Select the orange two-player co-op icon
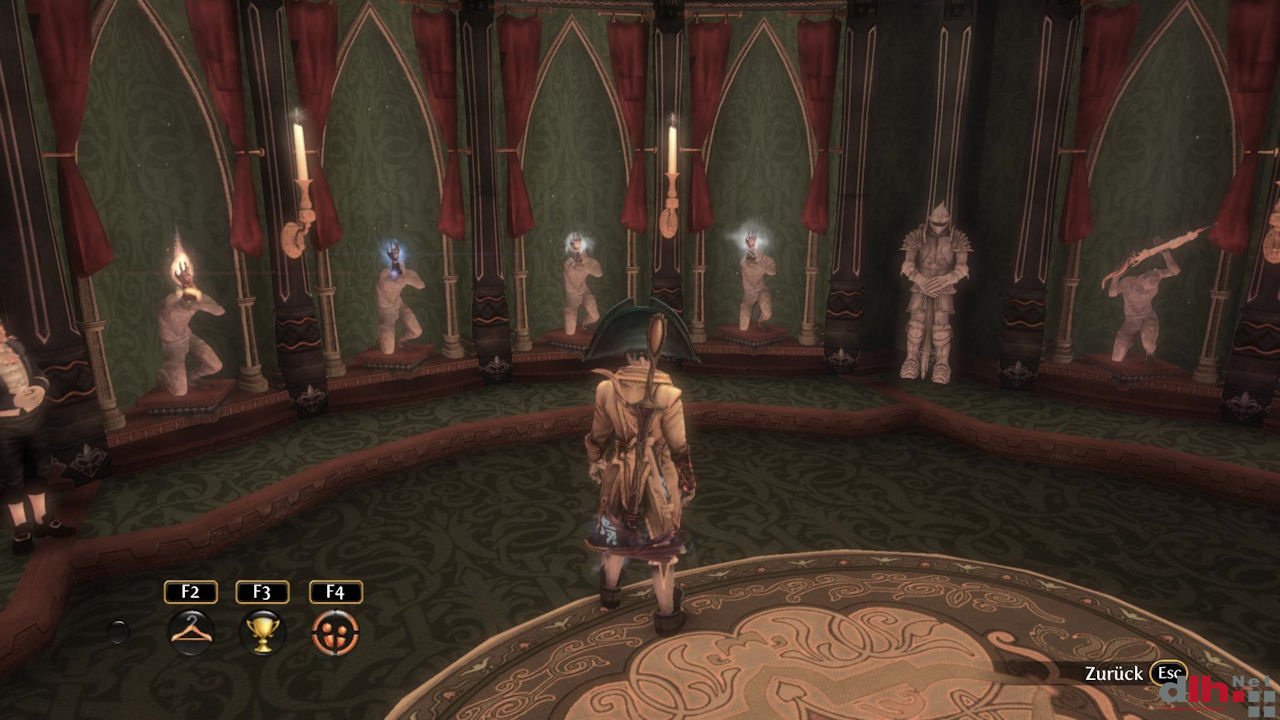 click(335, 632)
